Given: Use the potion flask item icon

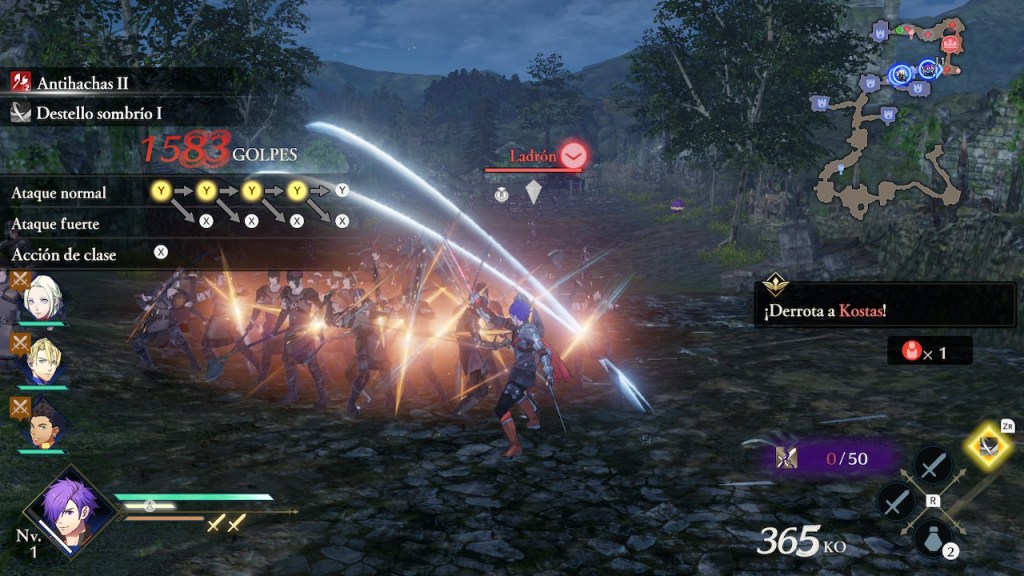Looking at the screenshot, I should [x=933, y=540].
